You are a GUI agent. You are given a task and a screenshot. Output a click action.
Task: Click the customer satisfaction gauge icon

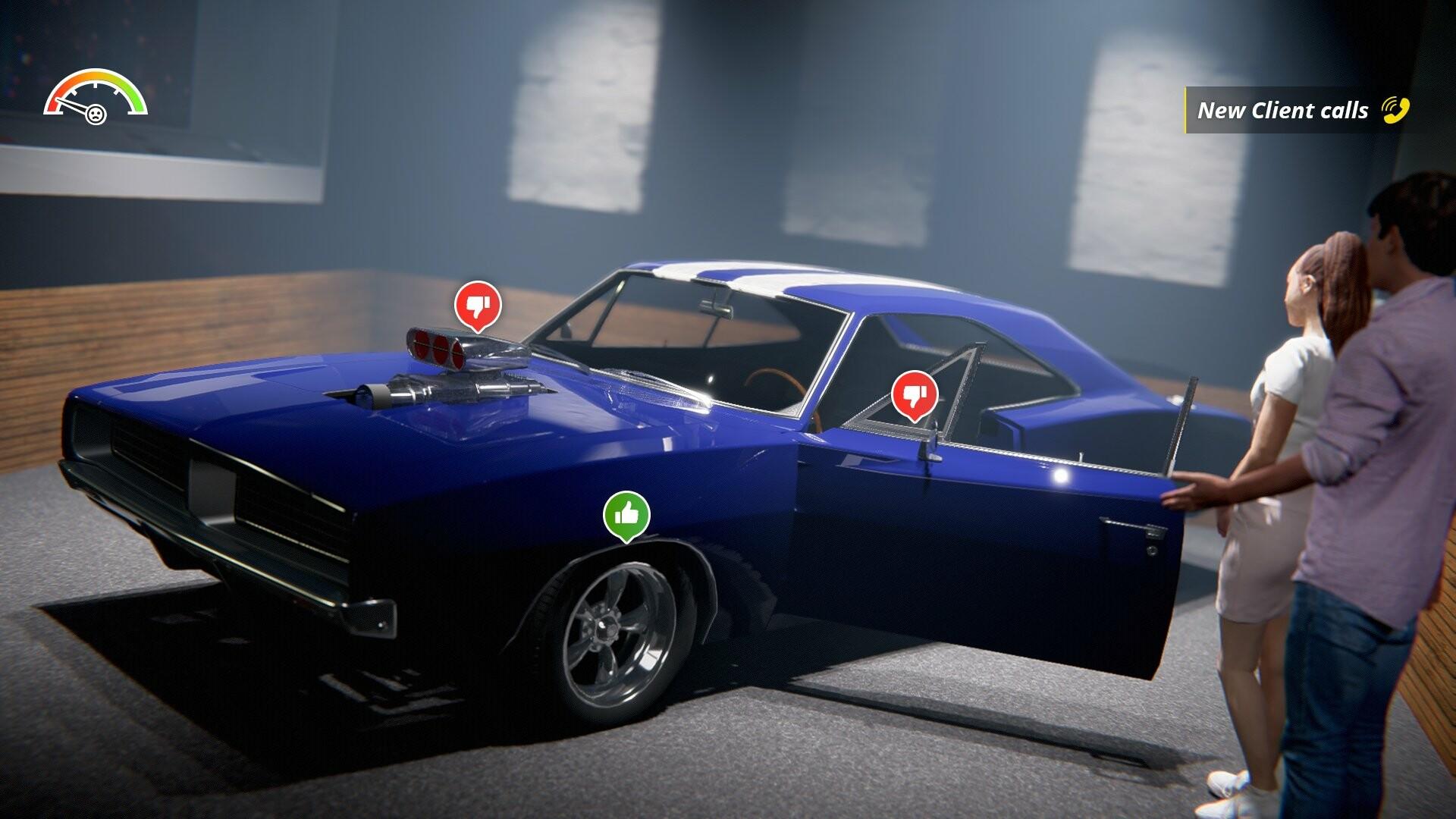tap(96, 93)
